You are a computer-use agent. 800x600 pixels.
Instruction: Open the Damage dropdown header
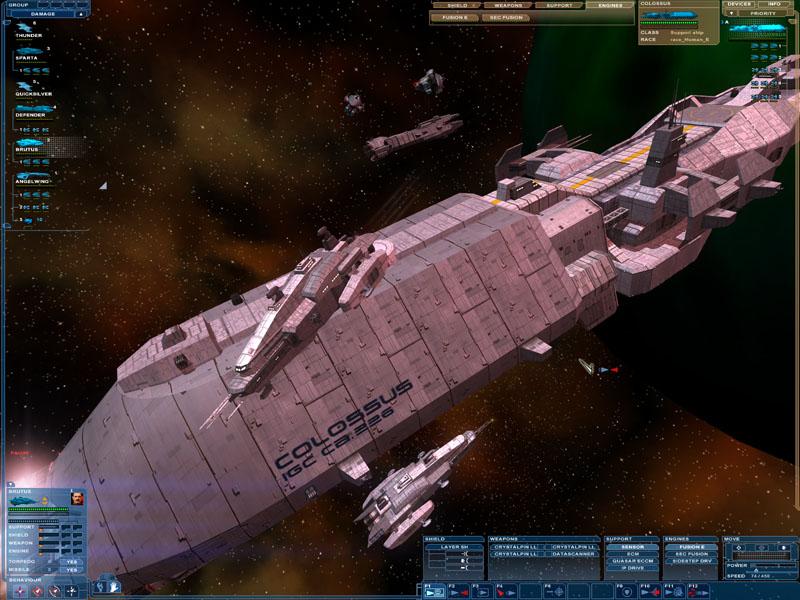click(44, 14)
